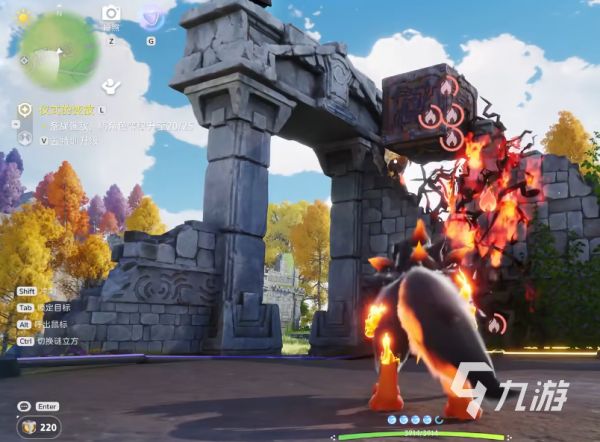This screenshot has height=442, width=600.
Task: Click the sun weather icon
Action: coord(23,17)
